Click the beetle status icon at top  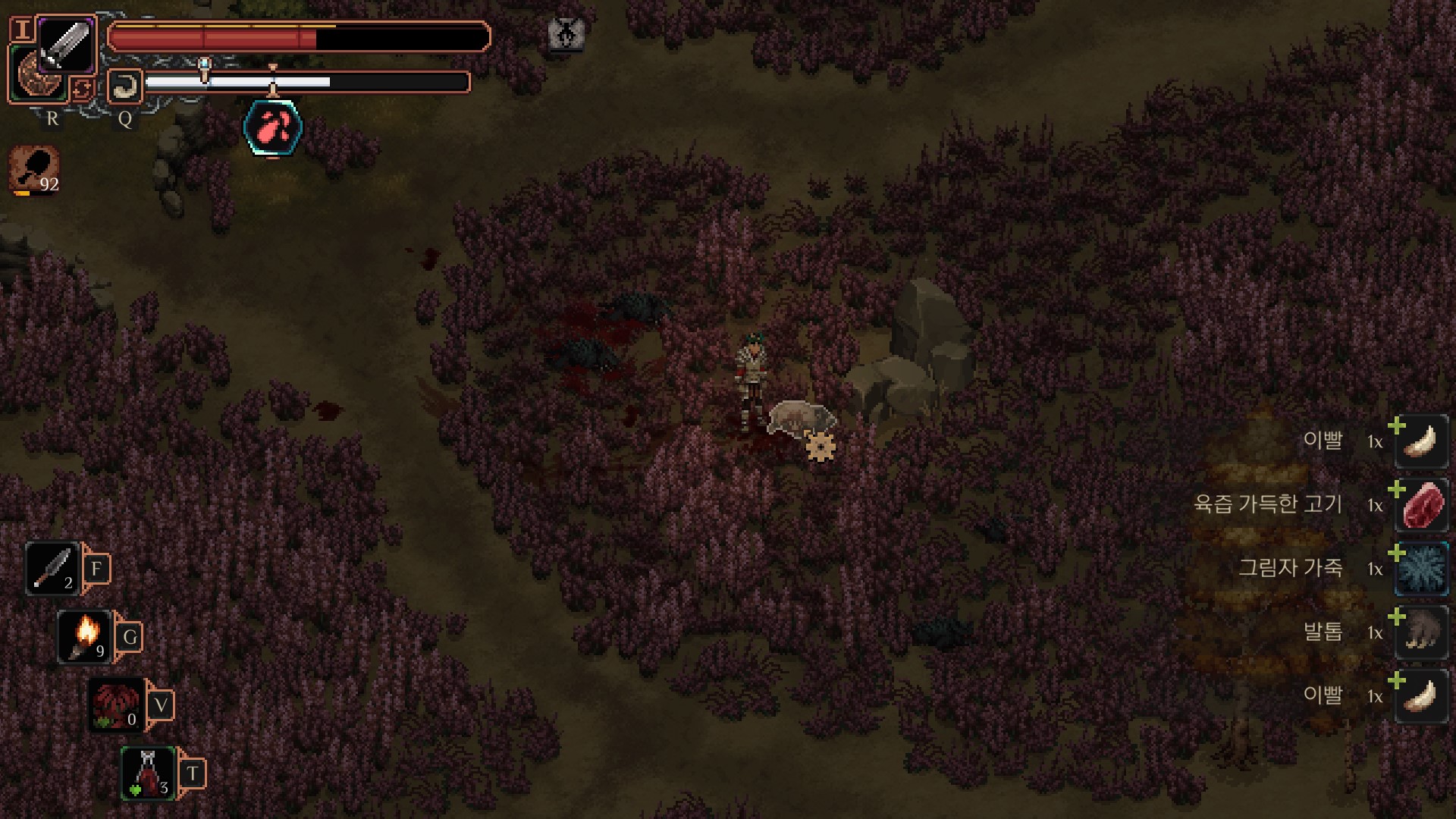coord(566,34)
